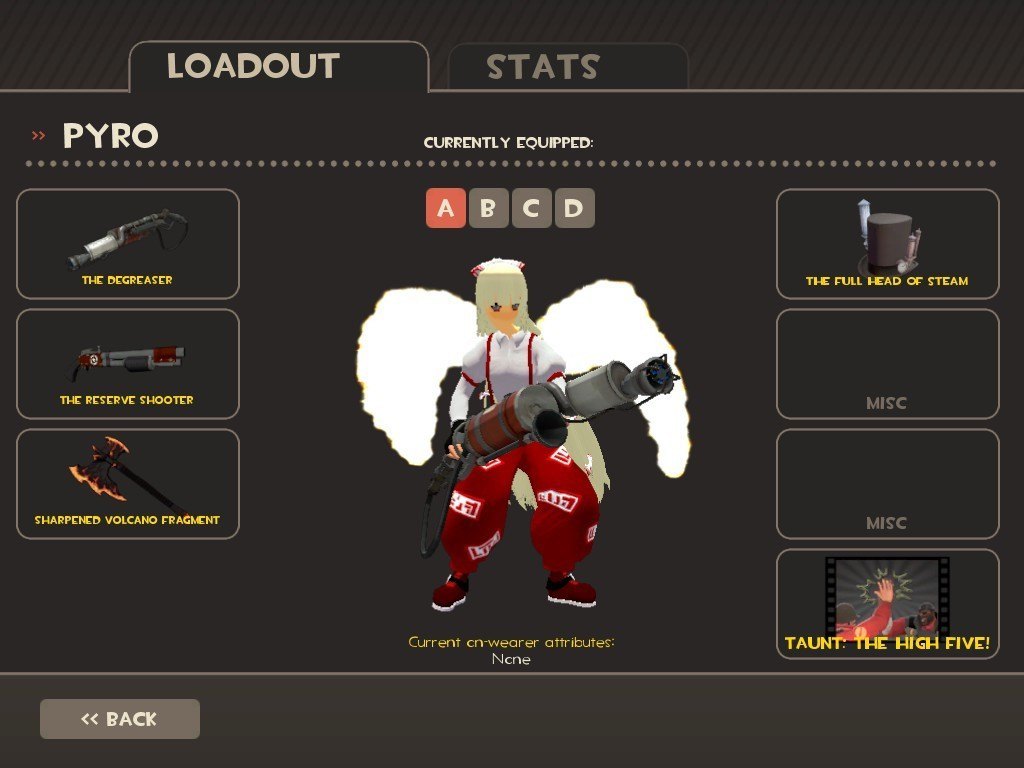Open The Full Head of Steam hat slot
This screenshot has height=768, width=1024.
(x=887, y=244)
